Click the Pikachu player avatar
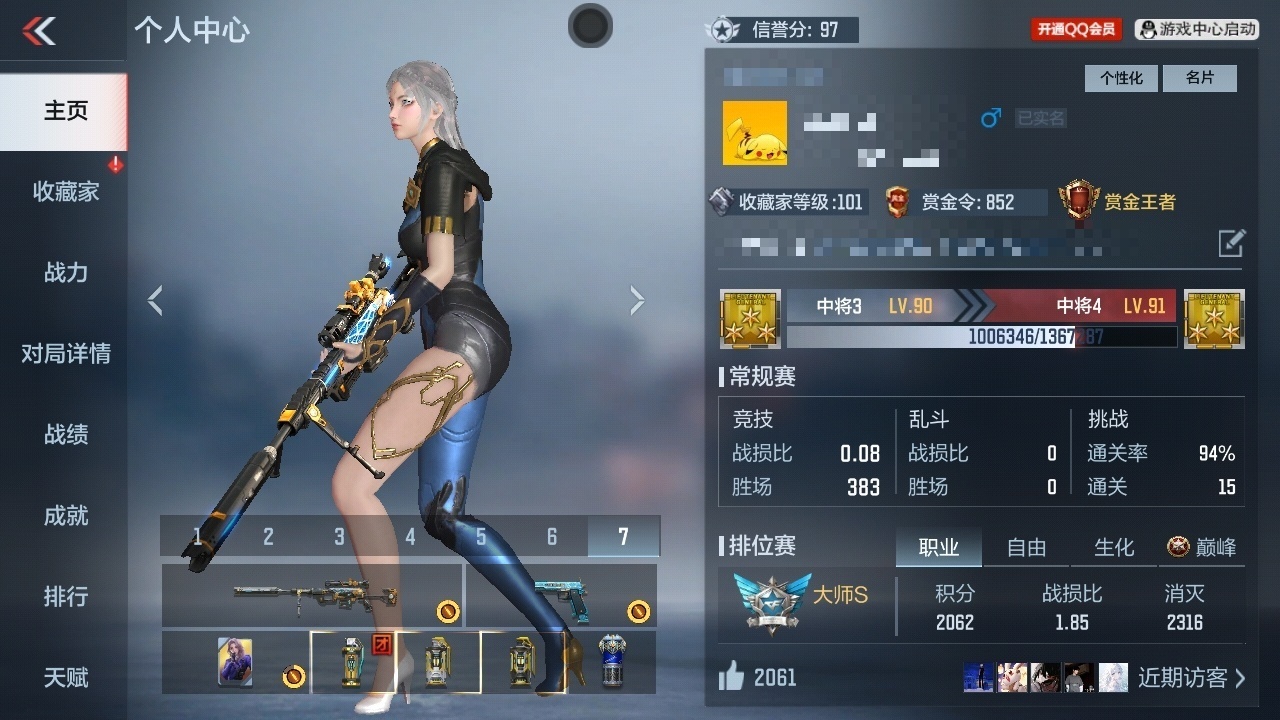 pos(755,133)
